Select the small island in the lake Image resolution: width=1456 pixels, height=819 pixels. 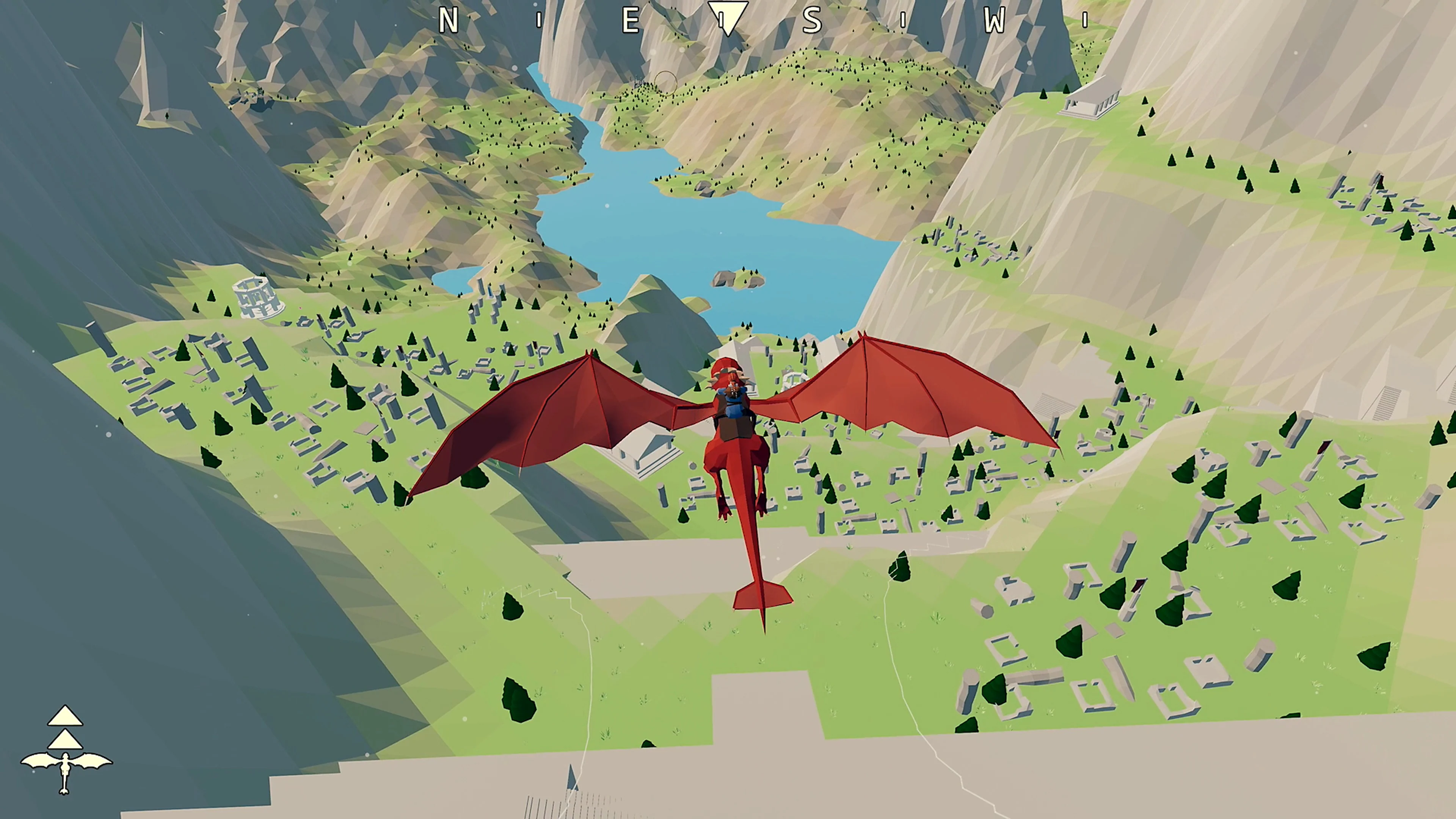pos(741,277)
